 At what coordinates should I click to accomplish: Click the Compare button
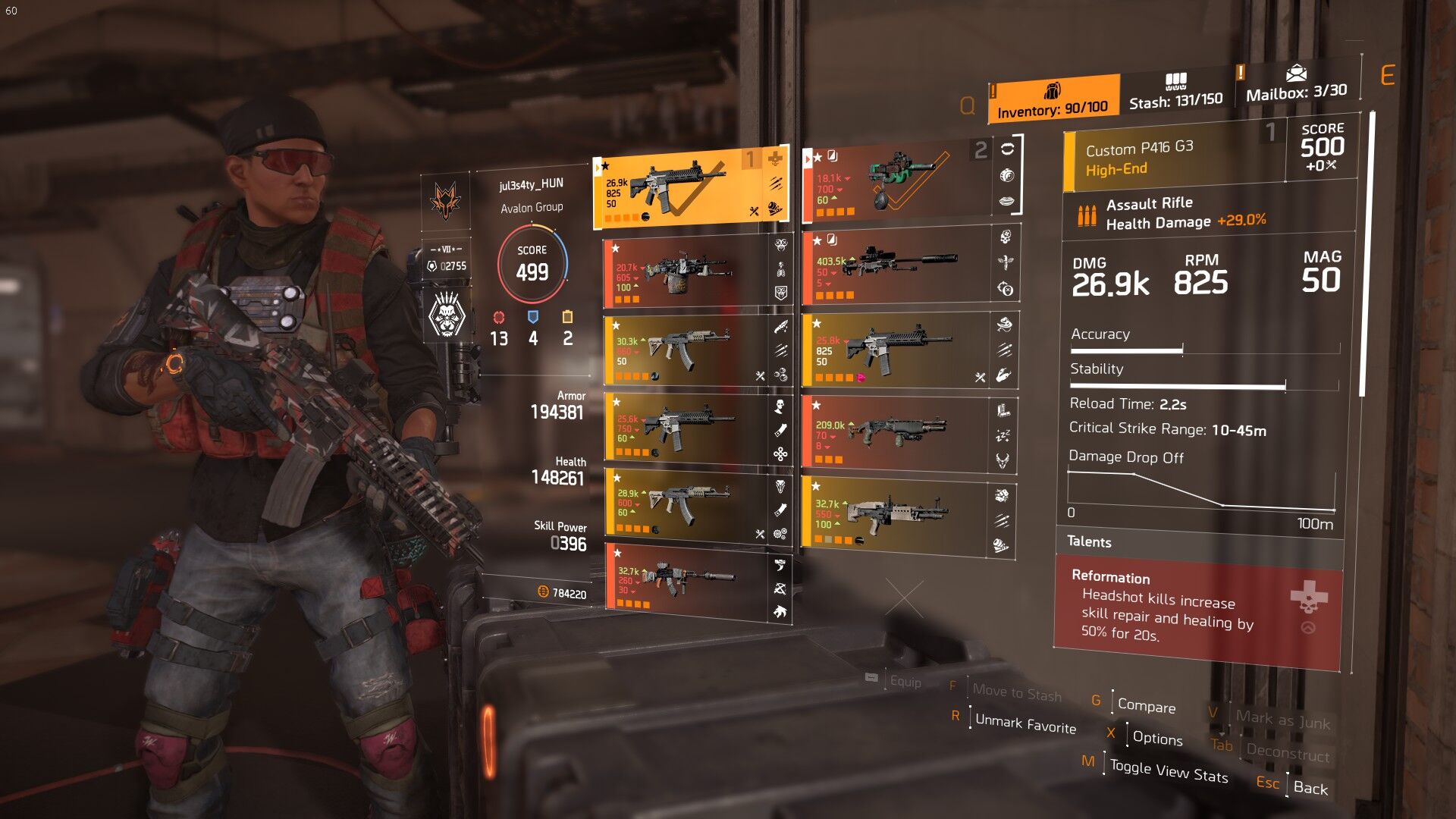(x=1146, y=706)
